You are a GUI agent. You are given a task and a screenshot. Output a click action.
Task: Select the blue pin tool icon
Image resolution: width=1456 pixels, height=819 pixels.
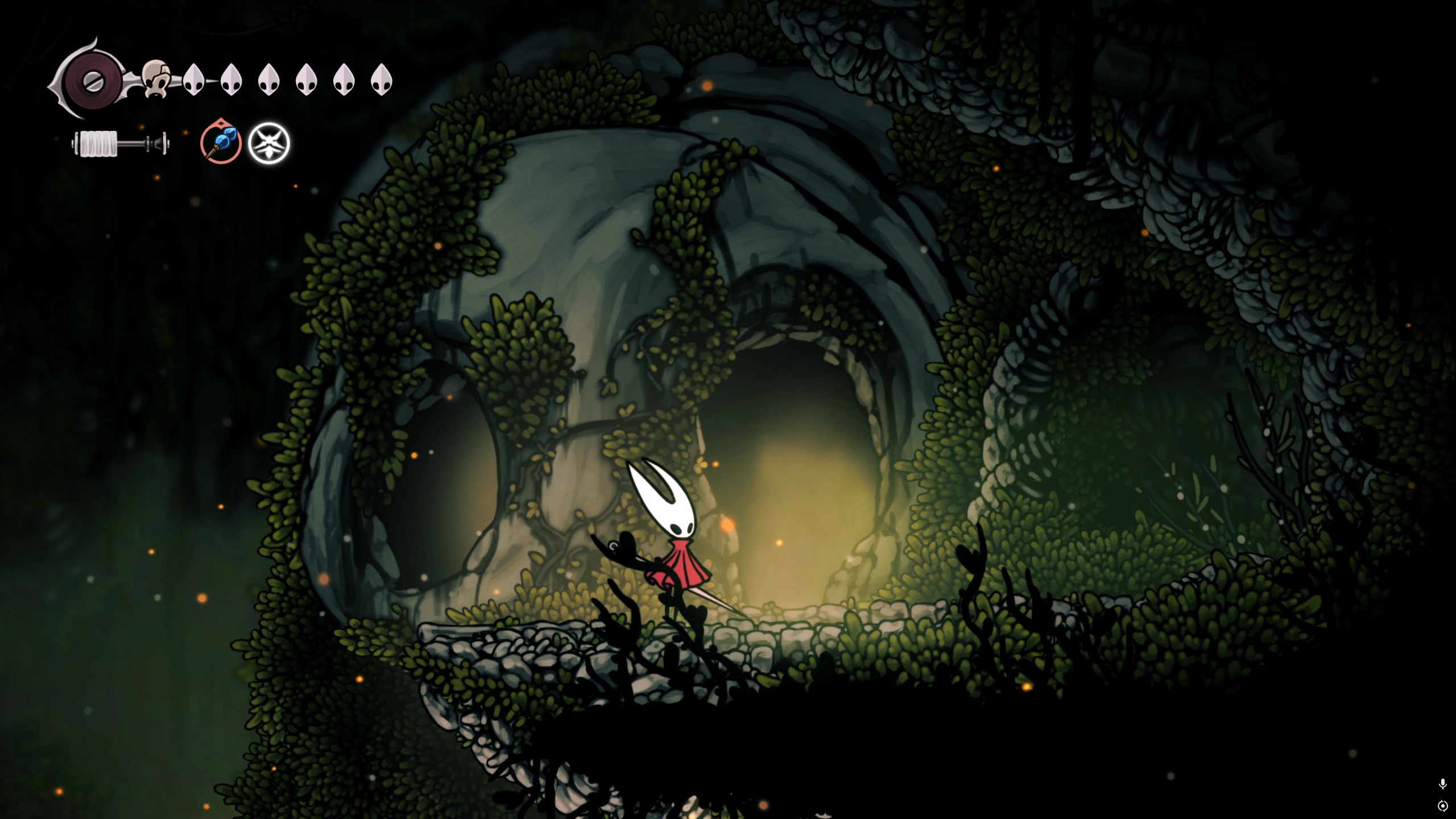click(221, 143)
